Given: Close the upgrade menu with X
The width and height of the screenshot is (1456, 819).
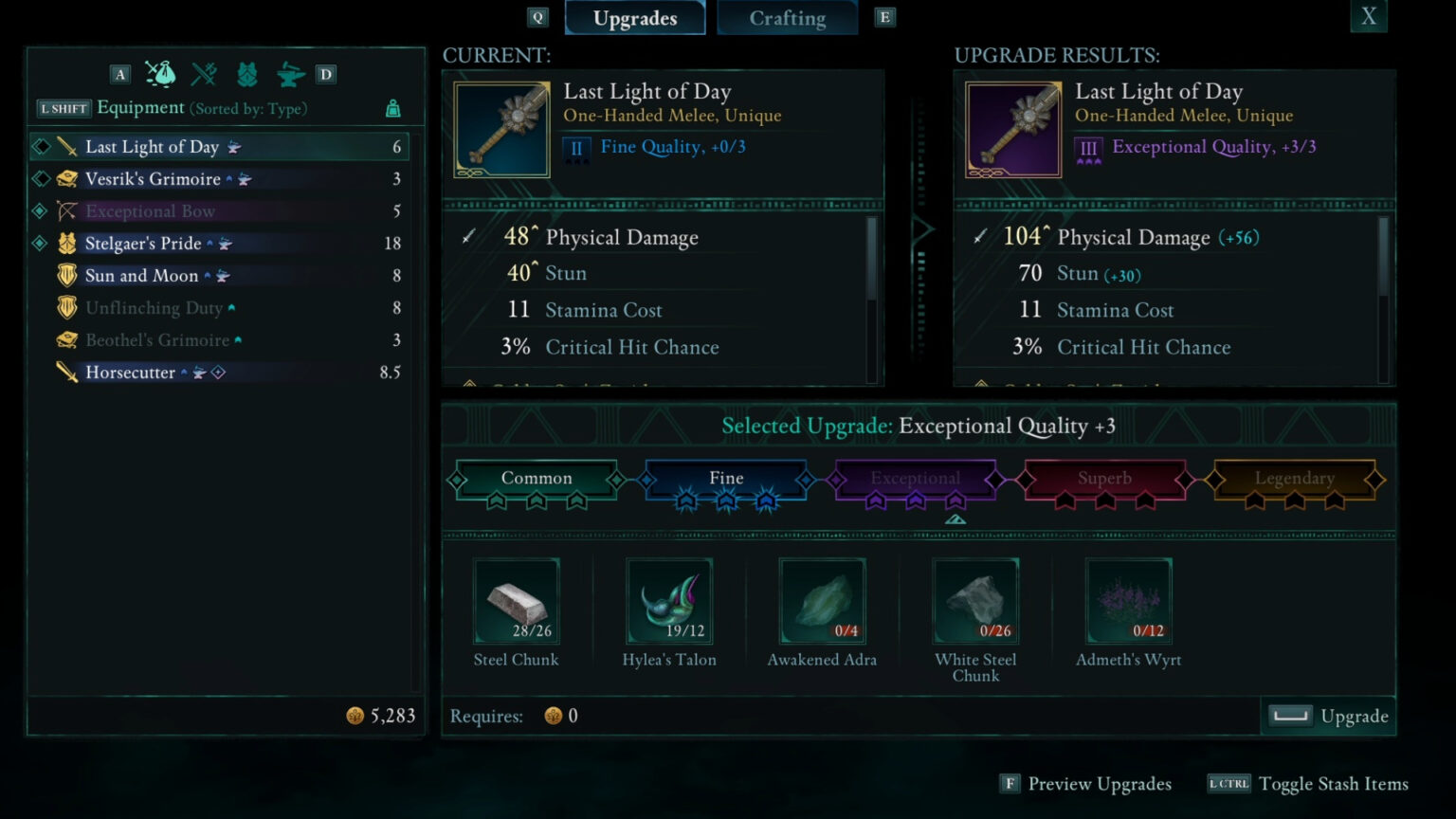Looking at the screenshot, I should [x=1368, y=16].
